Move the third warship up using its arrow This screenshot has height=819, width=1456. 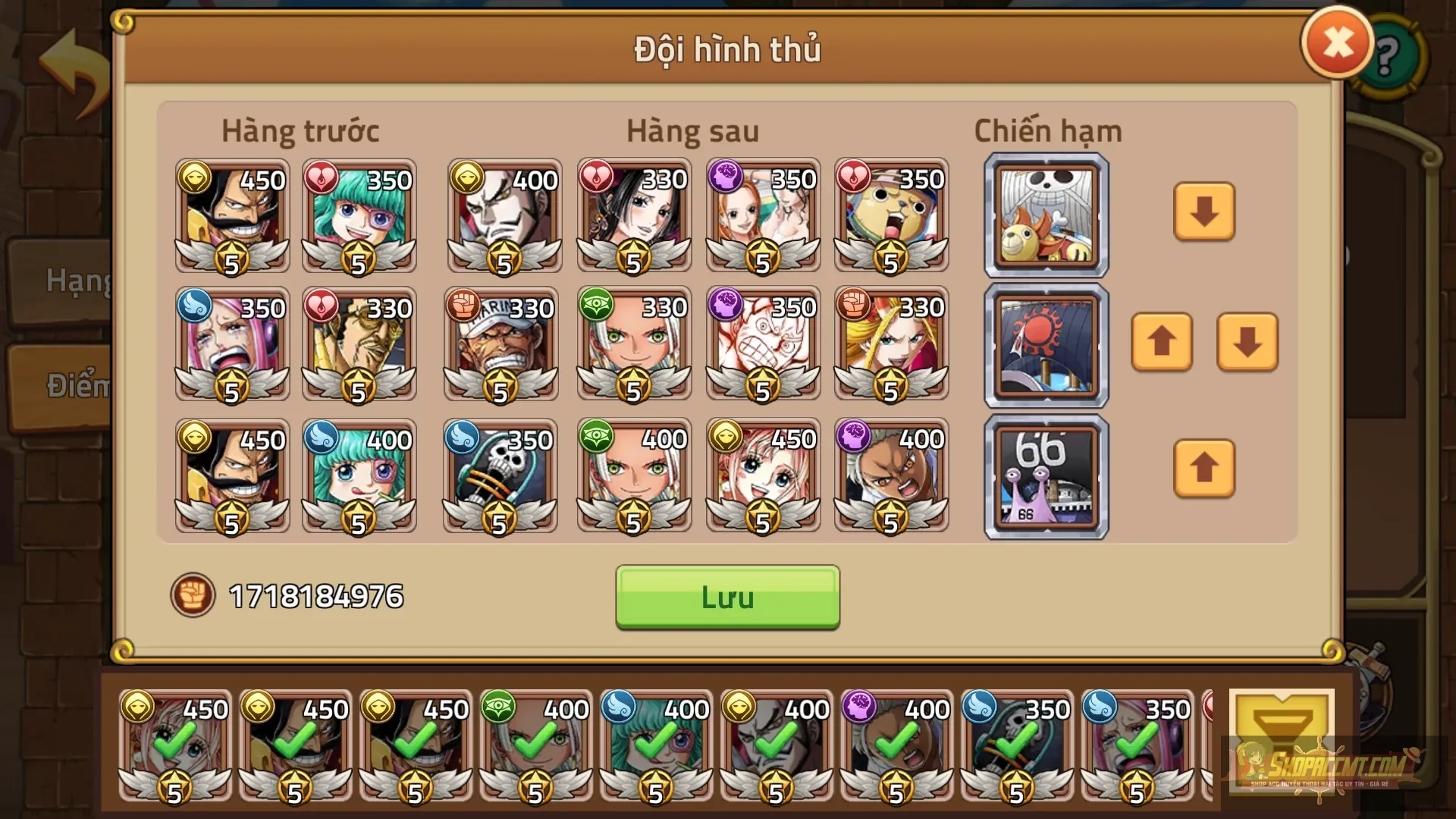pos(1203,470)
